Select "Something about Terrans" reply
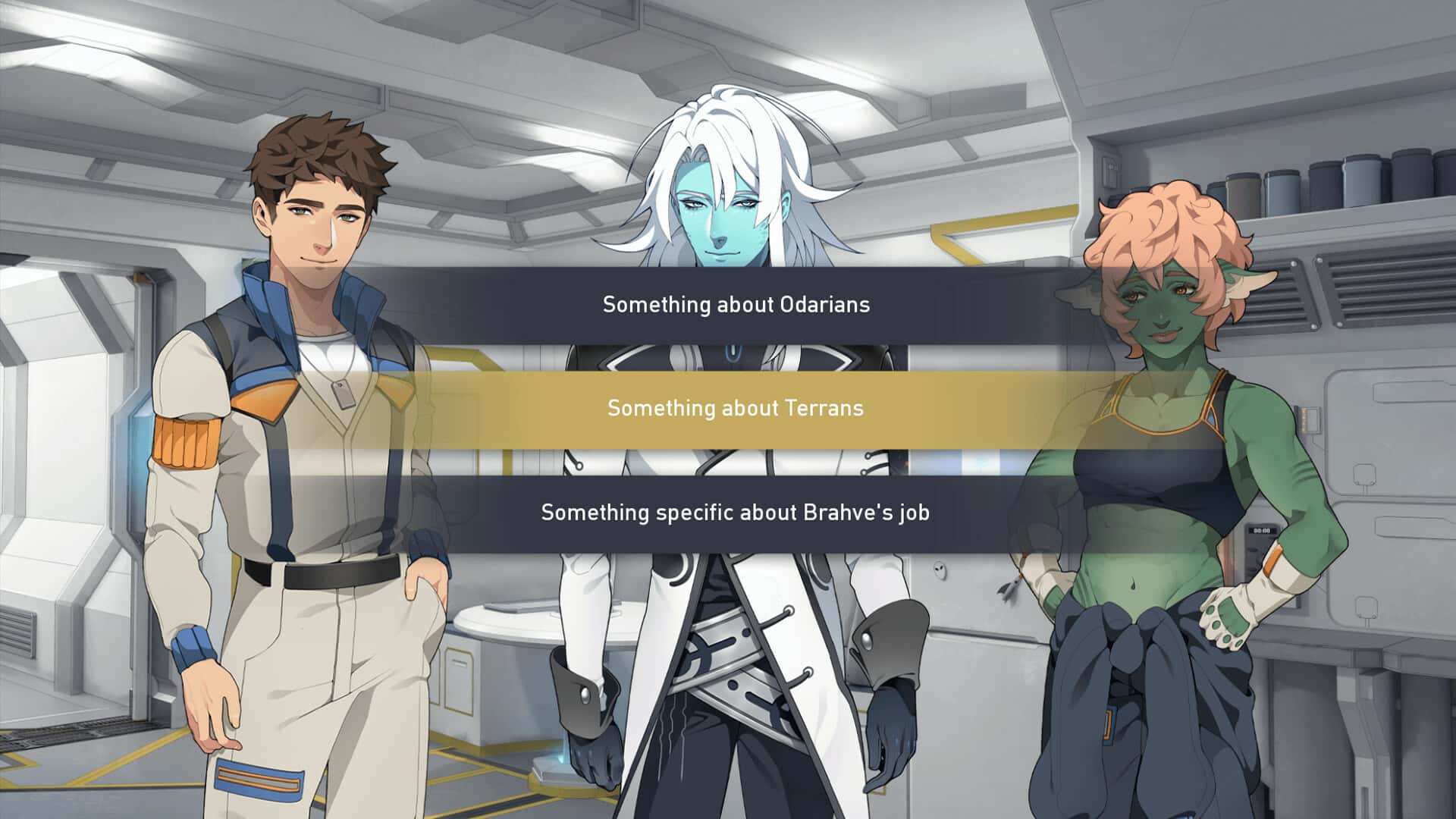The height and width of the screenshot is (819, 1456). [x=736, y=409]
